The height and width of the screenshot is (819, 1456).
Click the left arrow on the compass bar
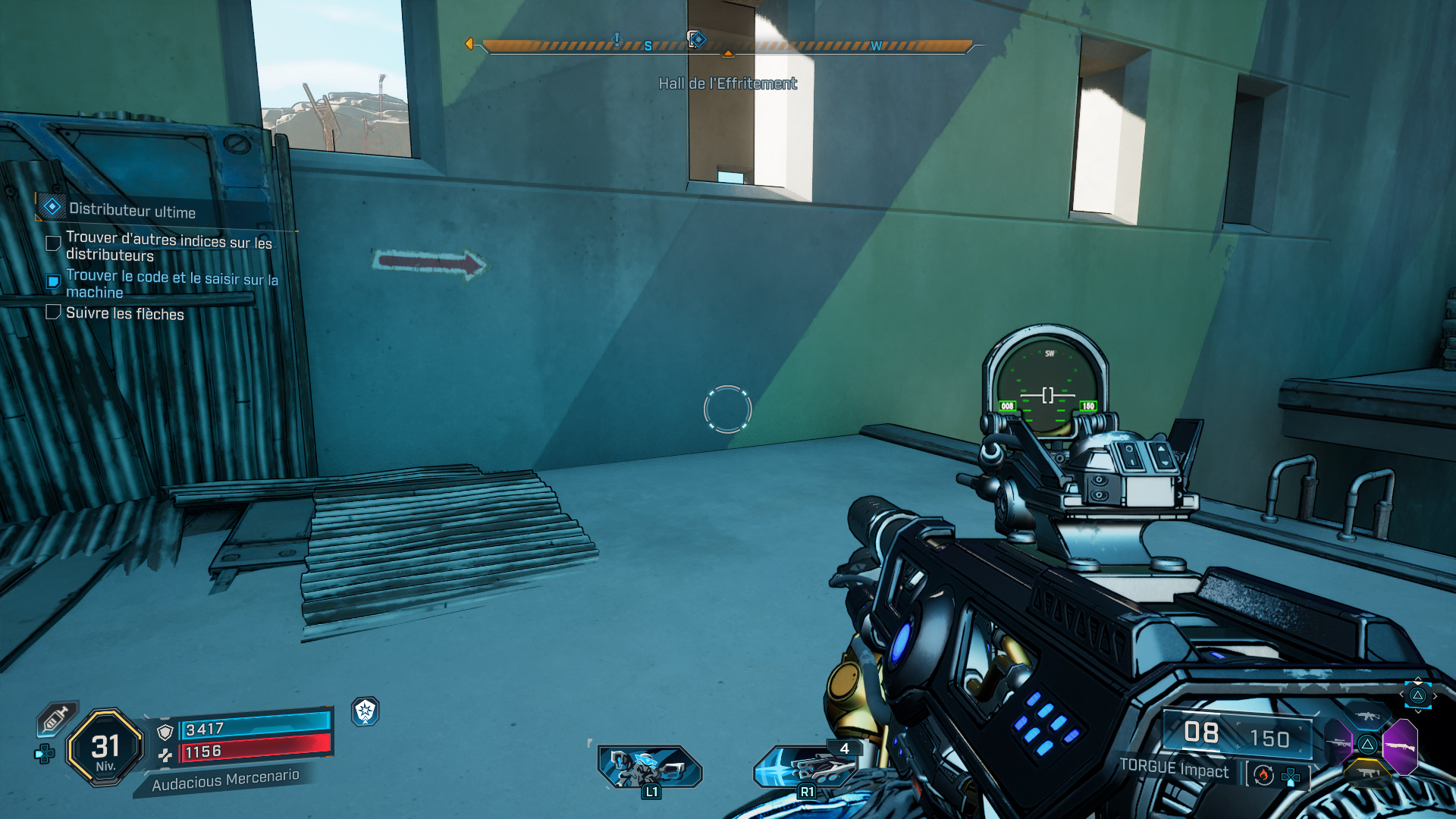(471, 44)
